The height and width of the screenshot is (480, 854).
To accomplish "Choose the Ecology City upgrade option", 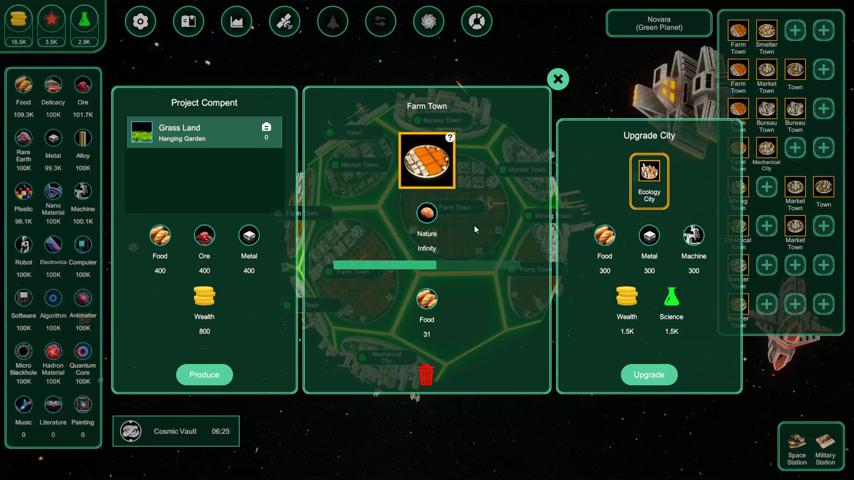I will tap(649, 180).
